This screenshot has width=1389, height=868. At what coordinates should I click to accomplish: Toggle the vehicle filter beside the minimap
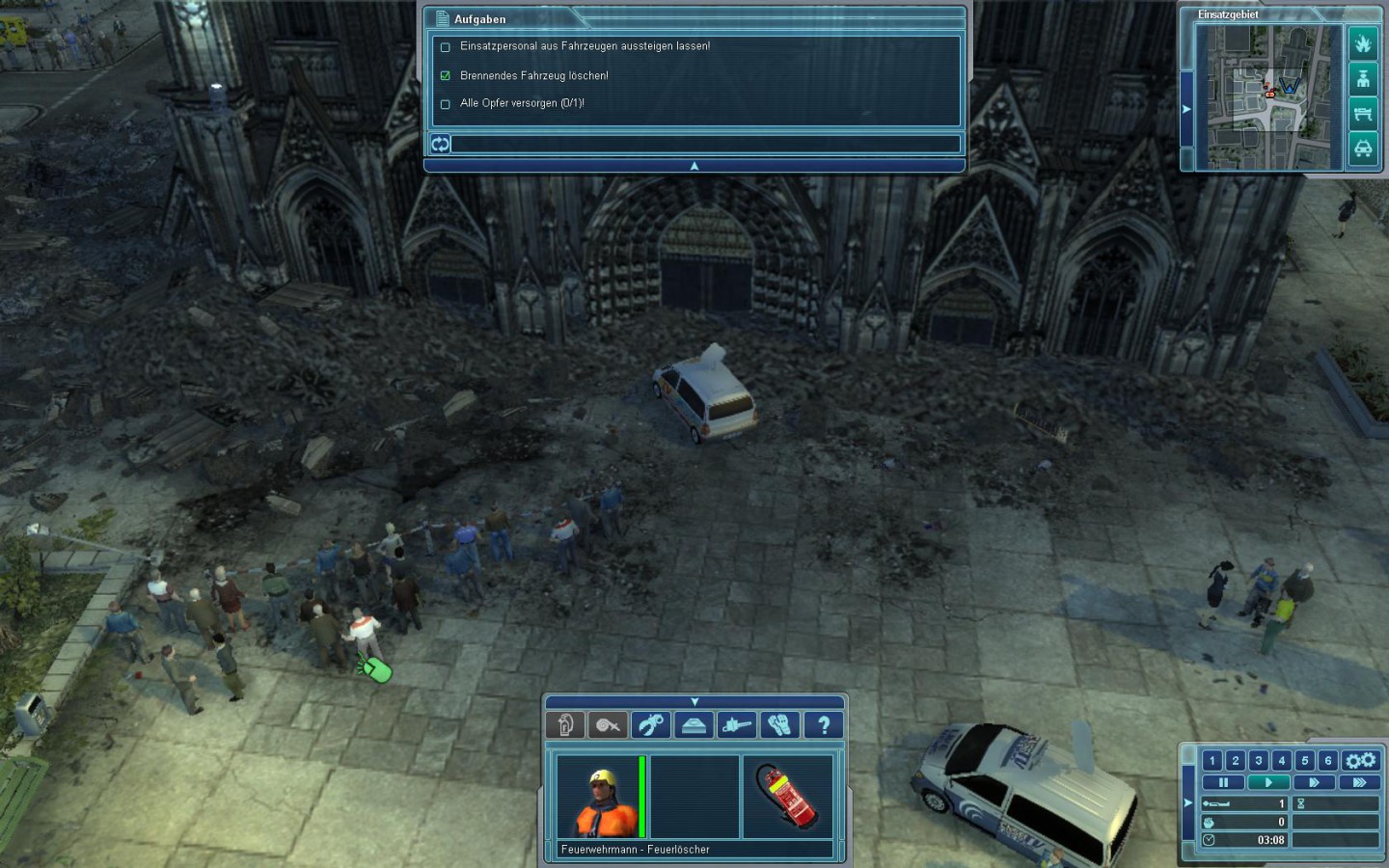coord(1362,149)
